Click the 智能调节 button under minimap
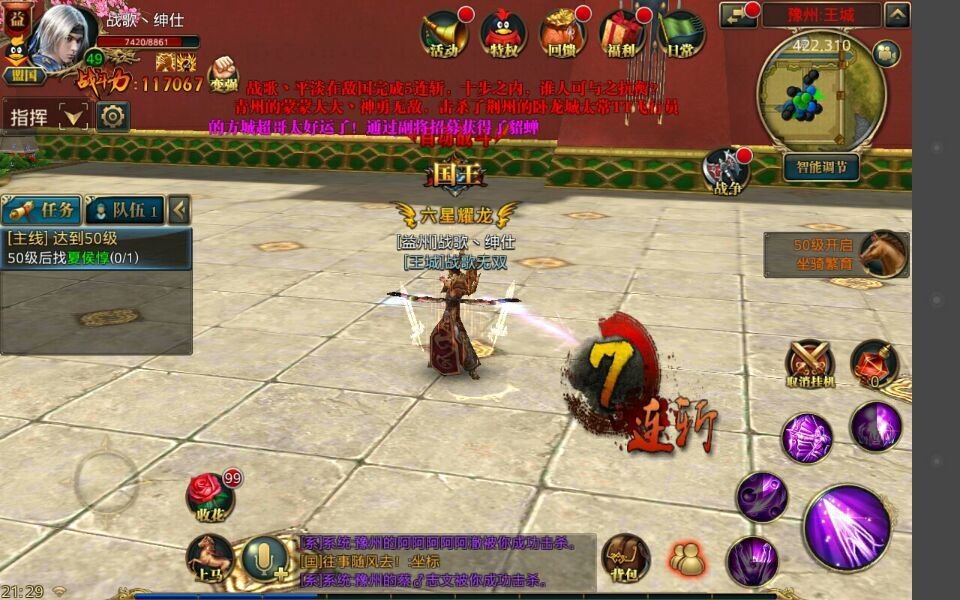This screenshot has height=600, width=960. (821, 166)
